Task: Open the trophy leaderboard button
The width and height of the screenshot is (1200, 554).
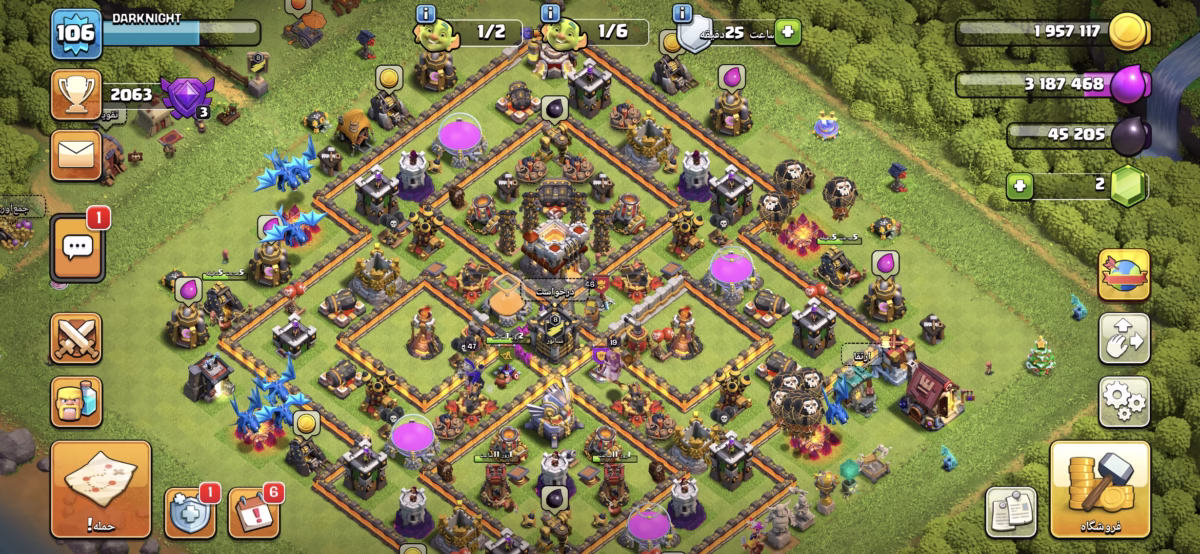Action: coord(76,96)
